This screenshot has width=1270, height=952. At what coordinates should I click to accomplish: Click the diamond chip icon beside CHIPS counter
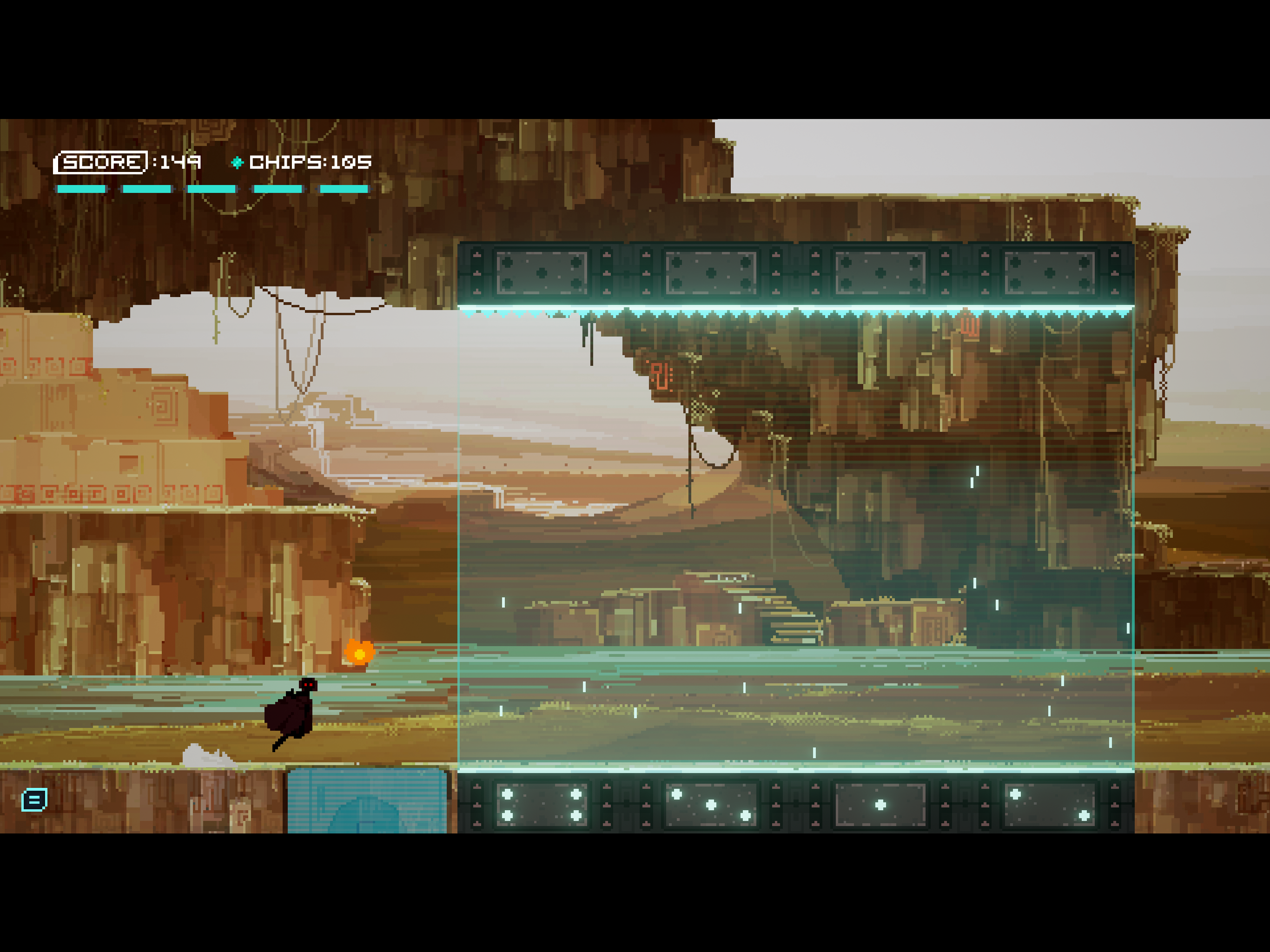pos(237,163)
